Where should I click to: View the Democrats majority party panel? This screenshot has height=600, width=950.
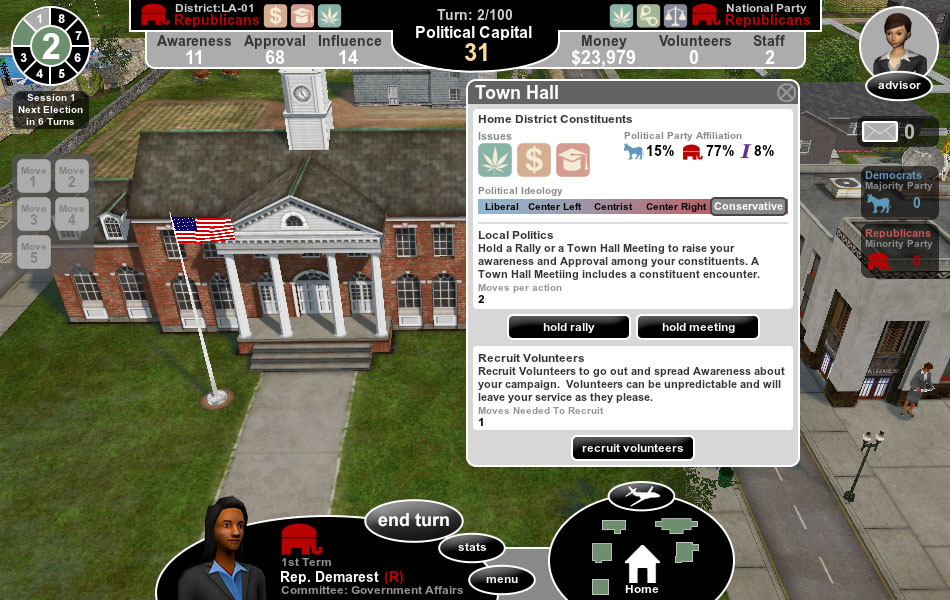point(899,192)
